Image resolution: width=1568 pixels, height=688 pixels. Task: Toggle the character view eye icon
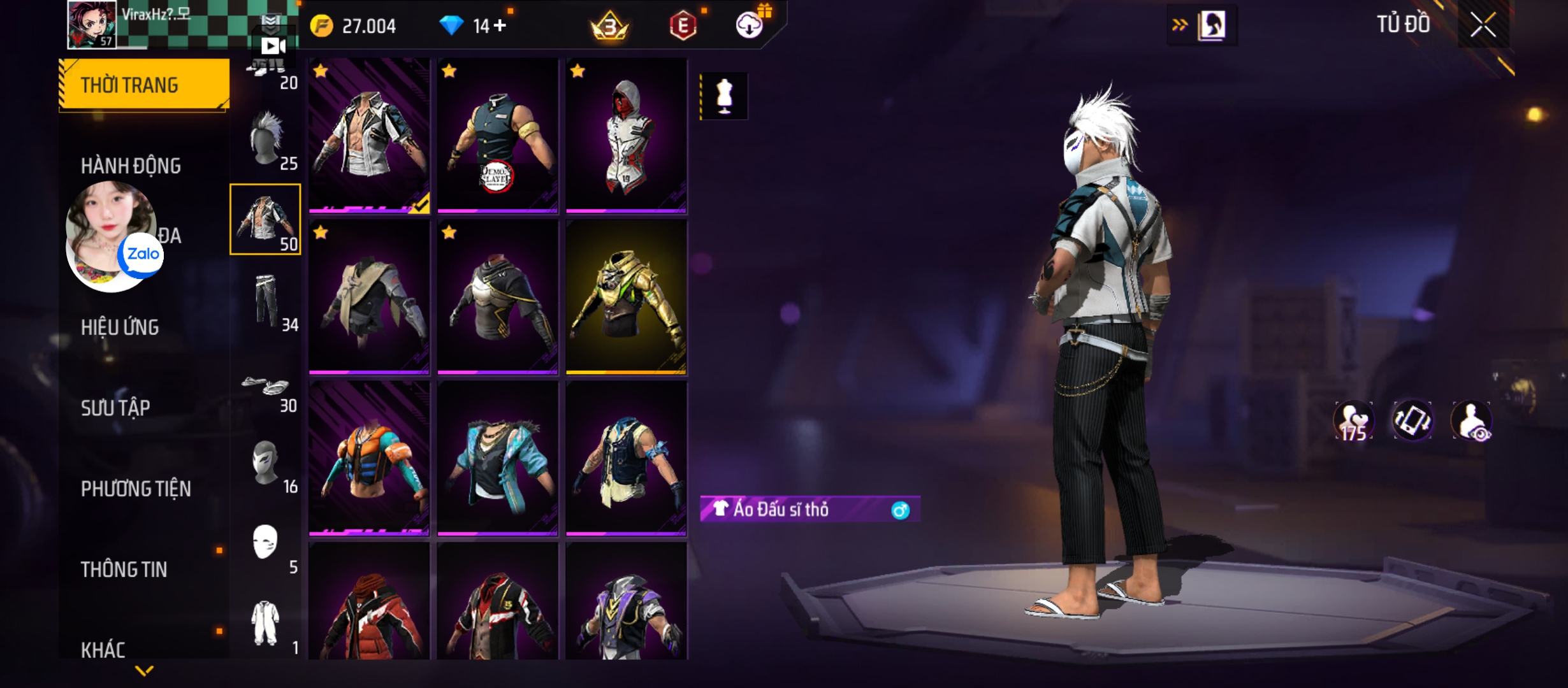pos(1471,421)
